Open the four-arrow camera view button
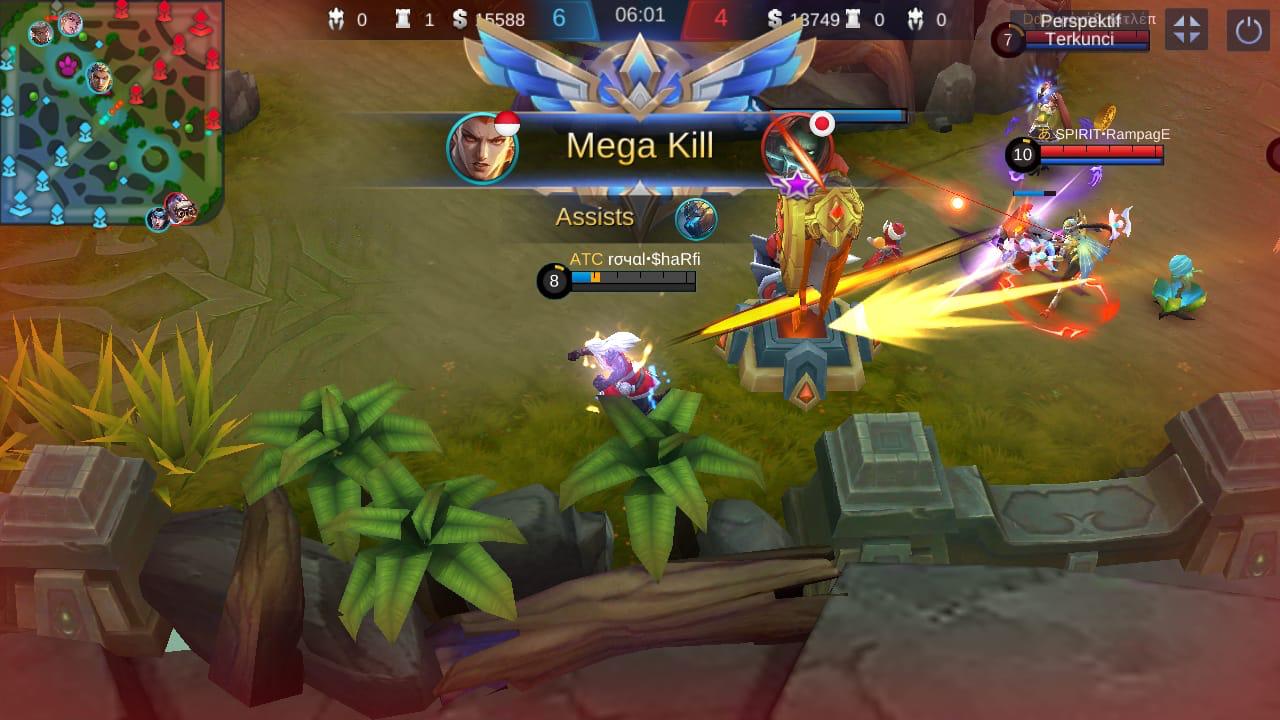 [x=1187, y=30]
